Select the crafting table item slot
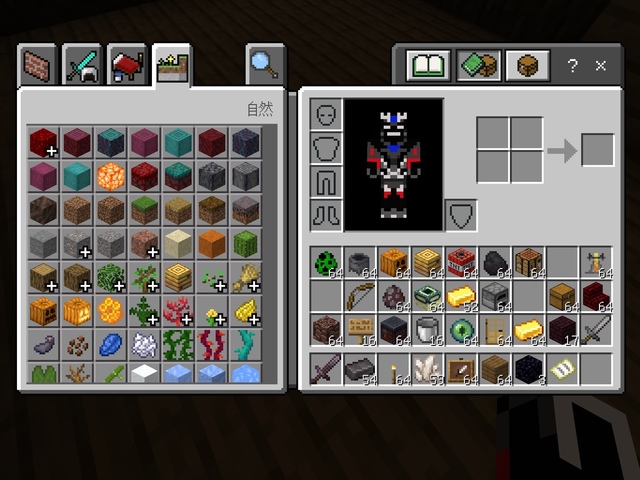 click(x=528, y=262)
